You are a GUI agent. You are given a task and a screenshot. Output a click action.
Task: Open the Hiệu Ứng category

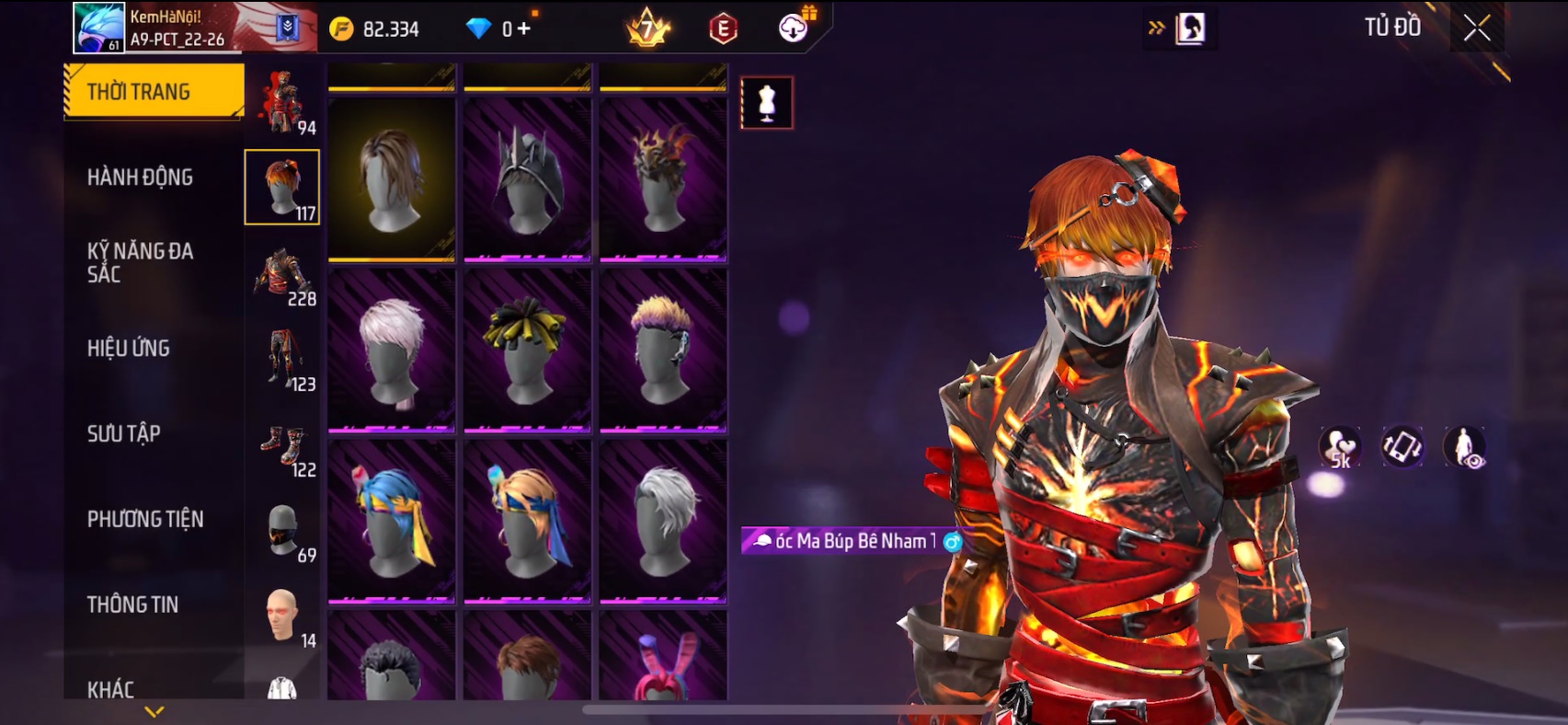click(129, 348)
